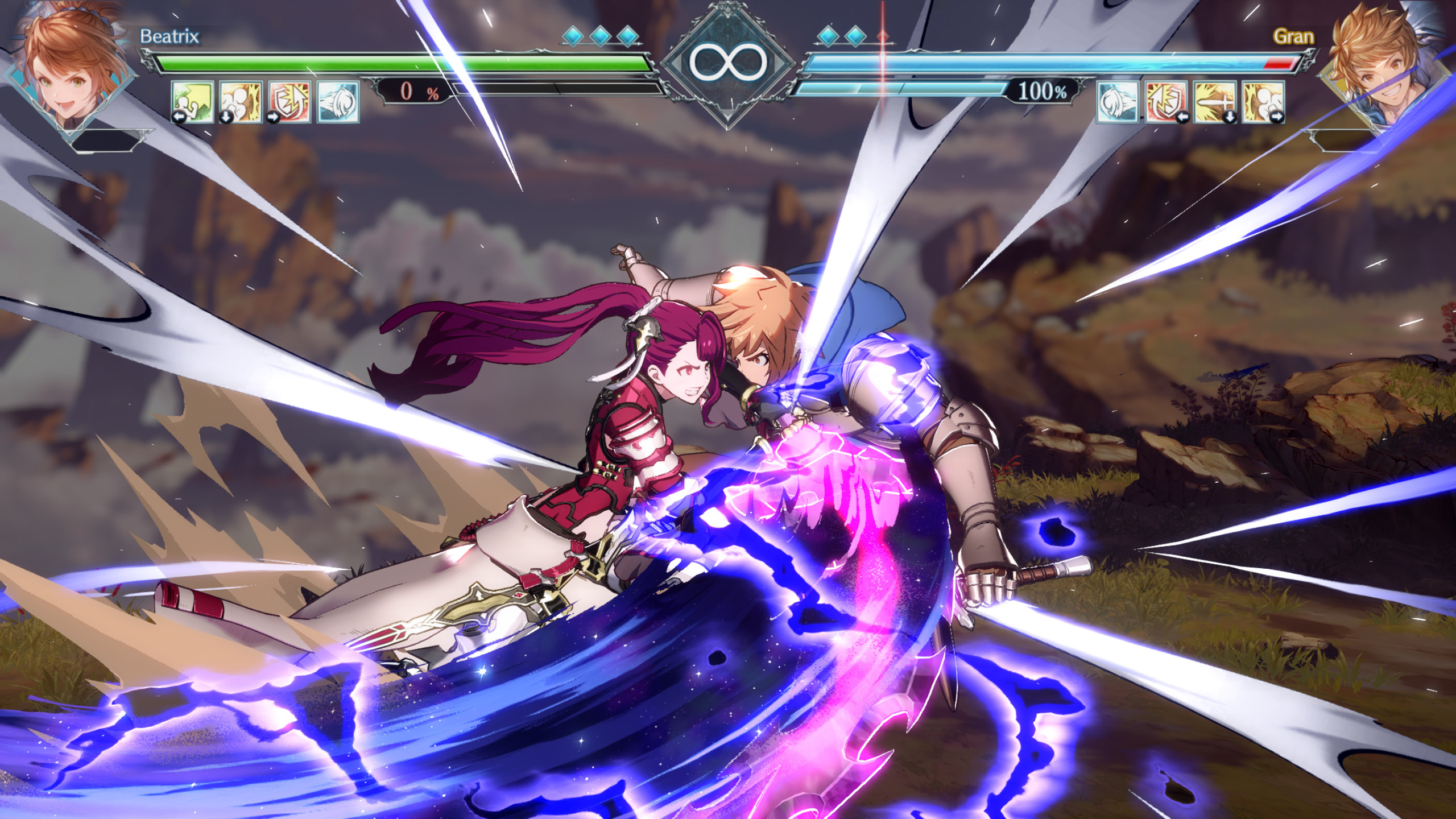
Task: Select the Beatrix name label
Action: point(170,35)
